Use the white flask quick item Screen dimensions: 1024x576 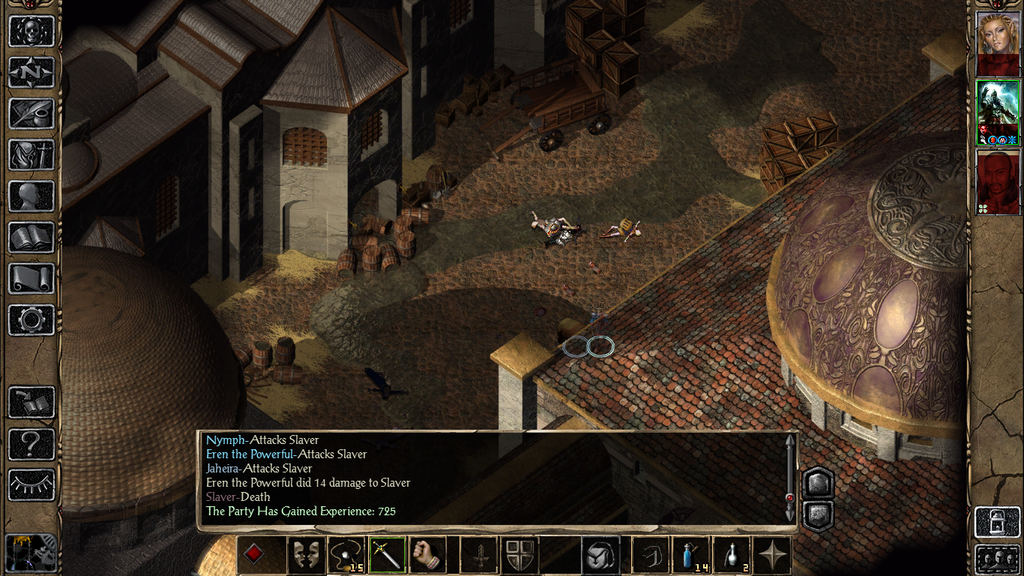(732, 555)
